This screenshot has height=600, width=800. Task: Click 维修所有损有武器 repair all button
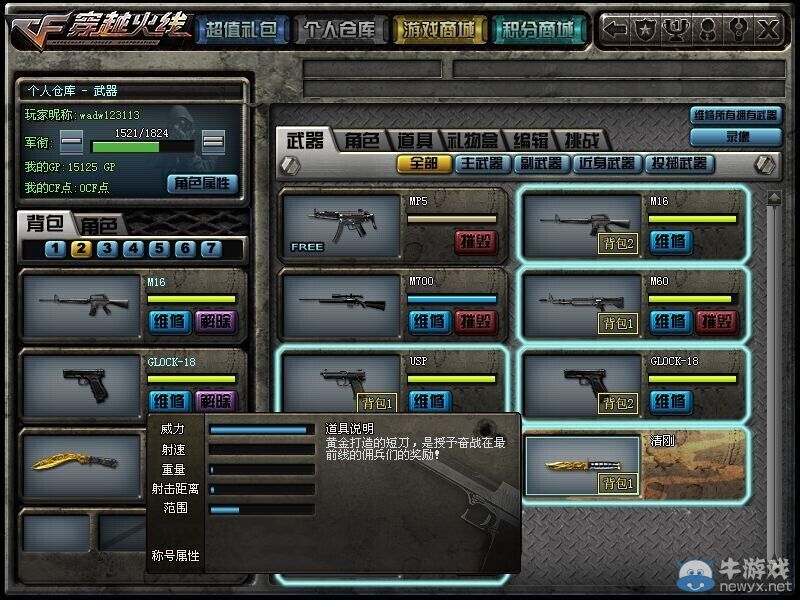click(735, 115)
